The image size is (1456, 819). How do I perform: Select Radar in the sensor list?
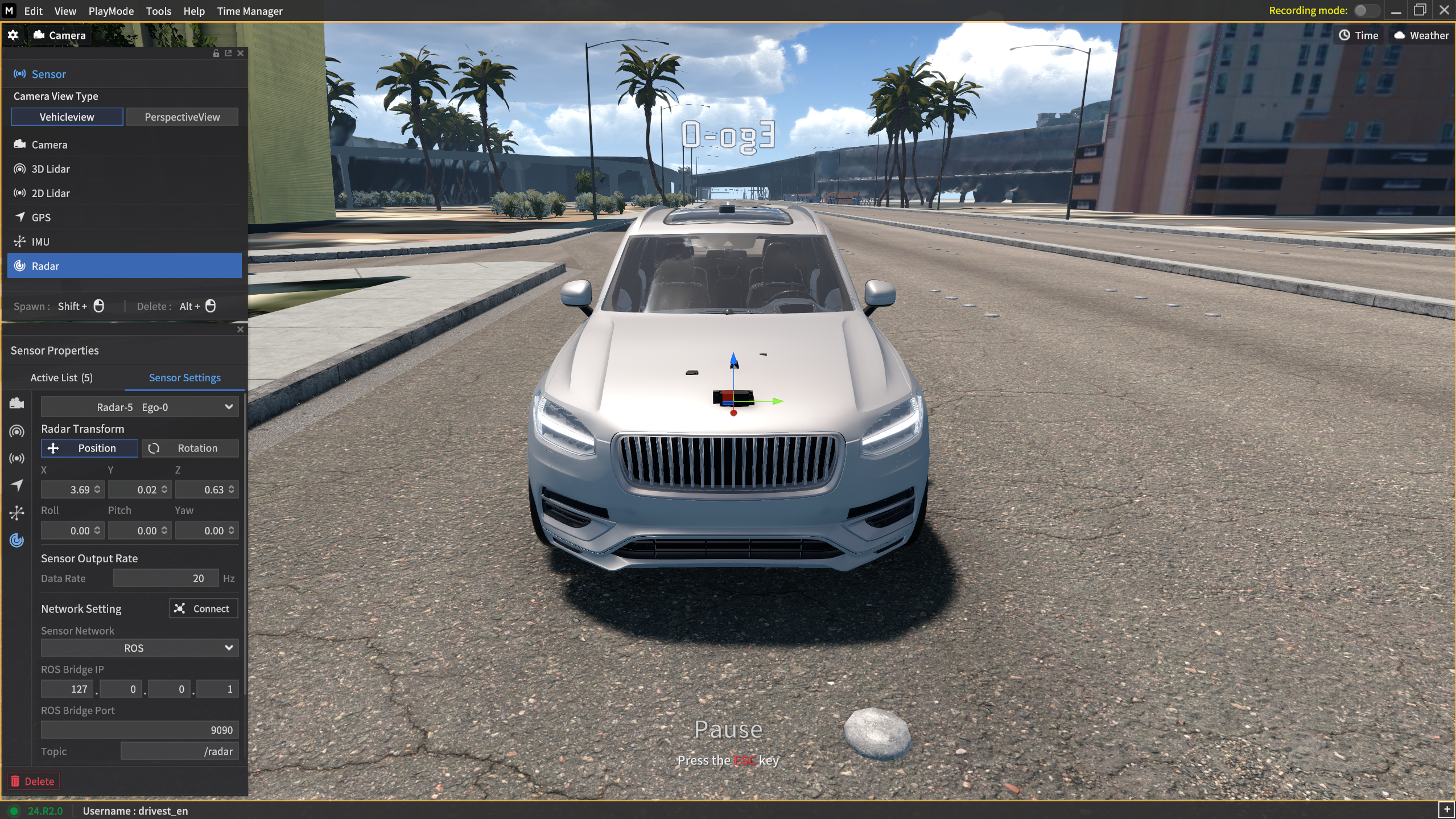coord(46,266)
